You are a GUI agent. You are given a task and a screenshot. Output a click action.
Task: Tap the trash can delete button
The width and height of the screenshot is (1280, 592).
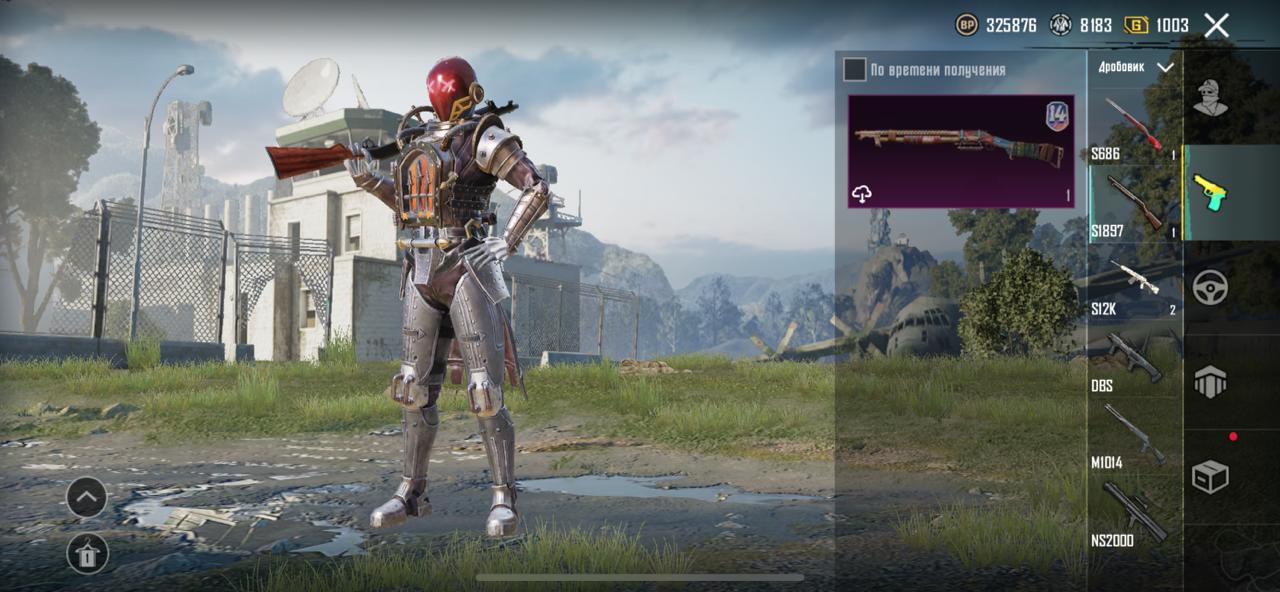[87, 553]
